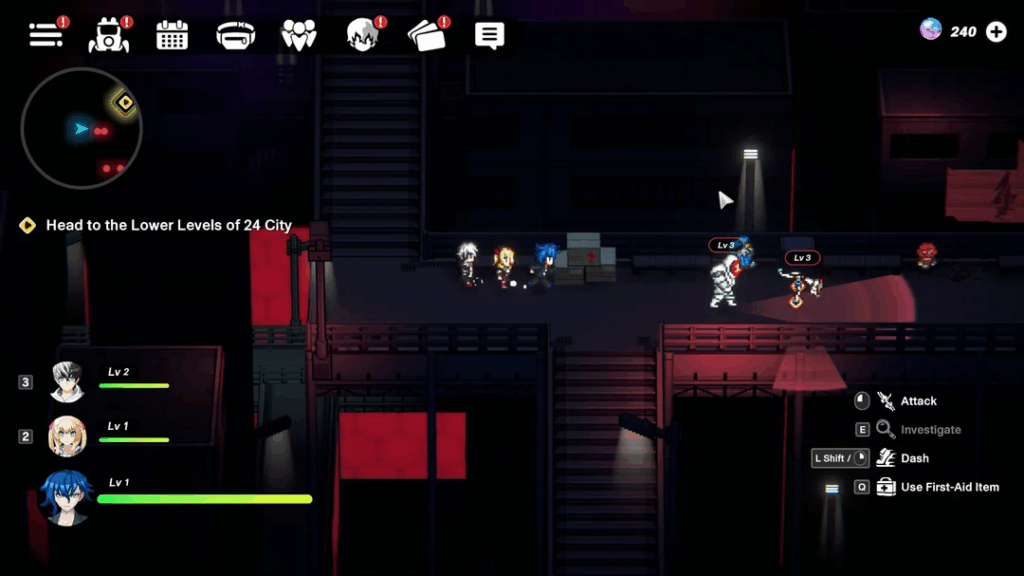Click the Dash running shoe icon

click(885, 458)
